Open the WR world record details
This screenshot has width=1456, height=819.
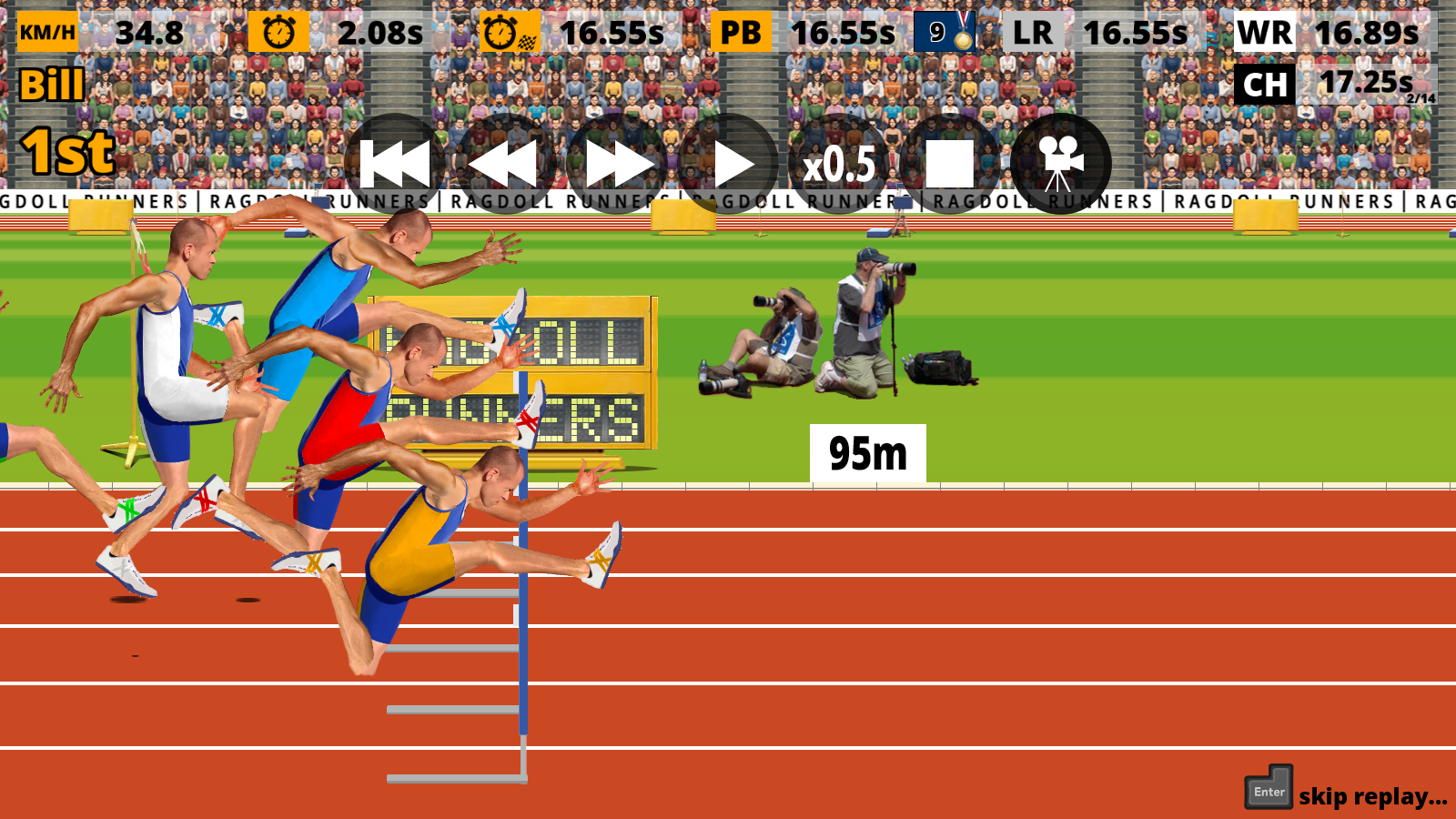coord(1265,31)
